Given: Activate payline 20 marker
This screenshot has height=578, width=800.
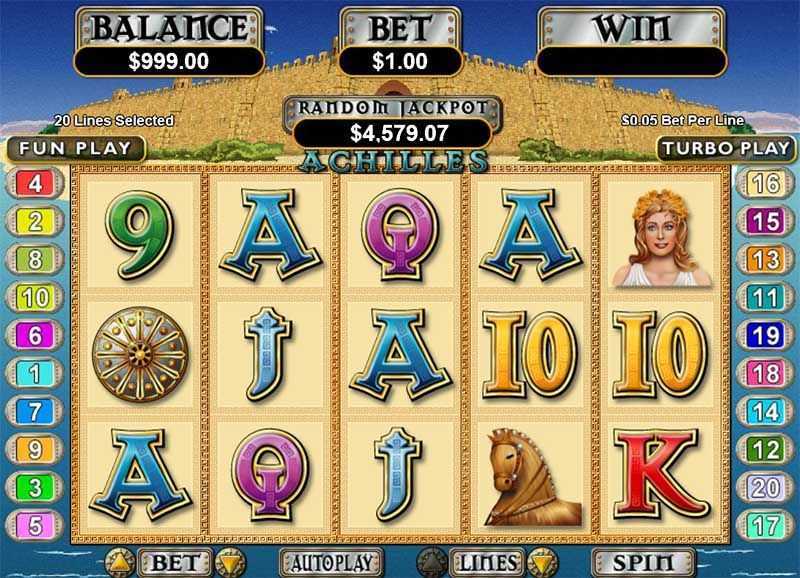Looking at the screenshot, I should coord(765,487).
